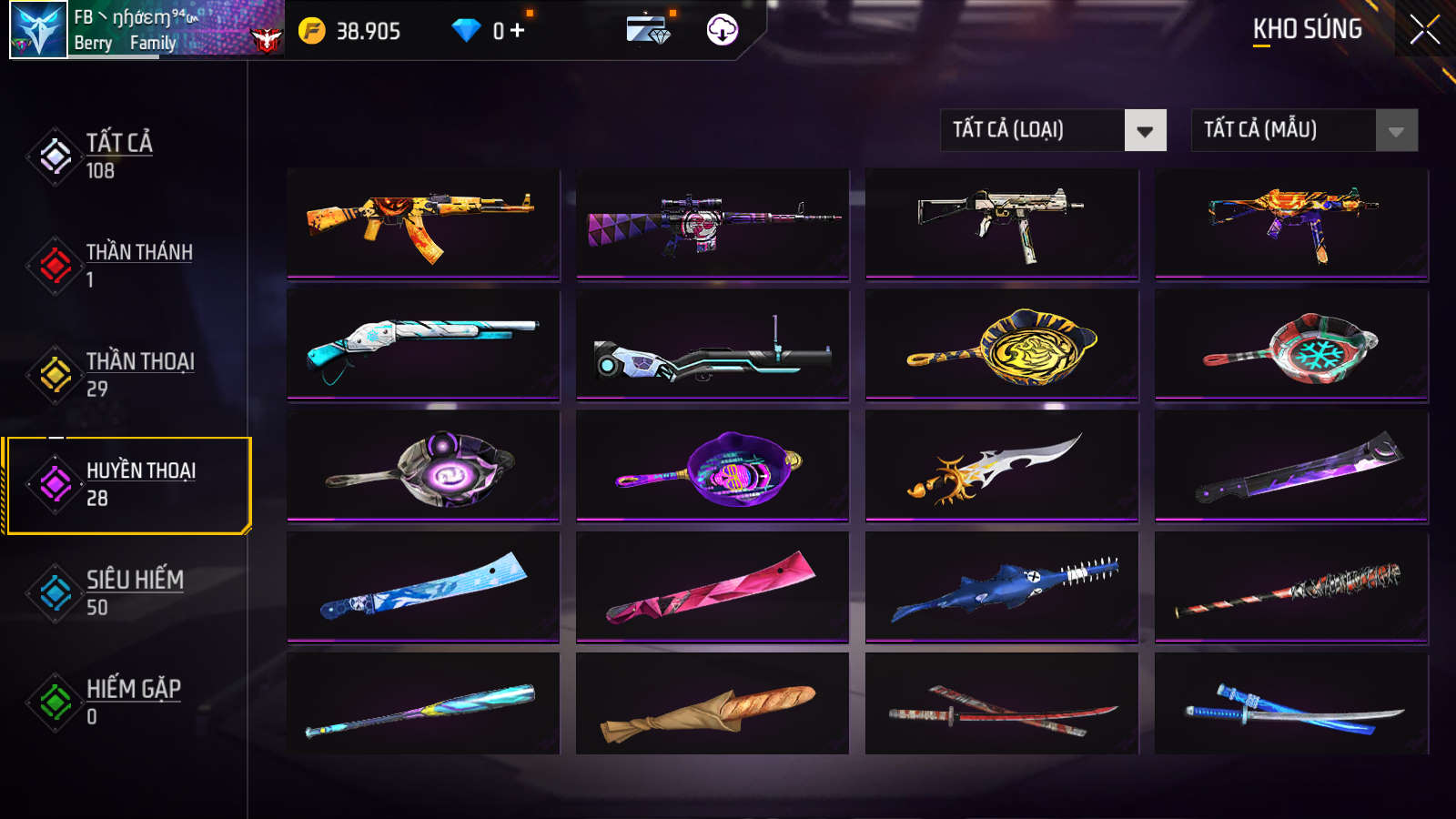The image size is (1456, 819).
Task: Show the Tất Cả category with 108 items
Action: tap(118, 156)
